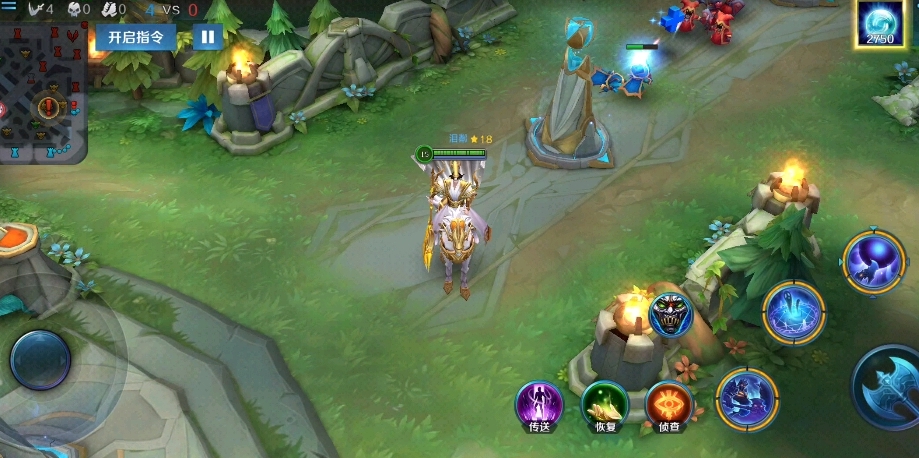Cast the dark purple orb ultimate skill
This screenshot has width=919, height=458.
coord(873,260)
